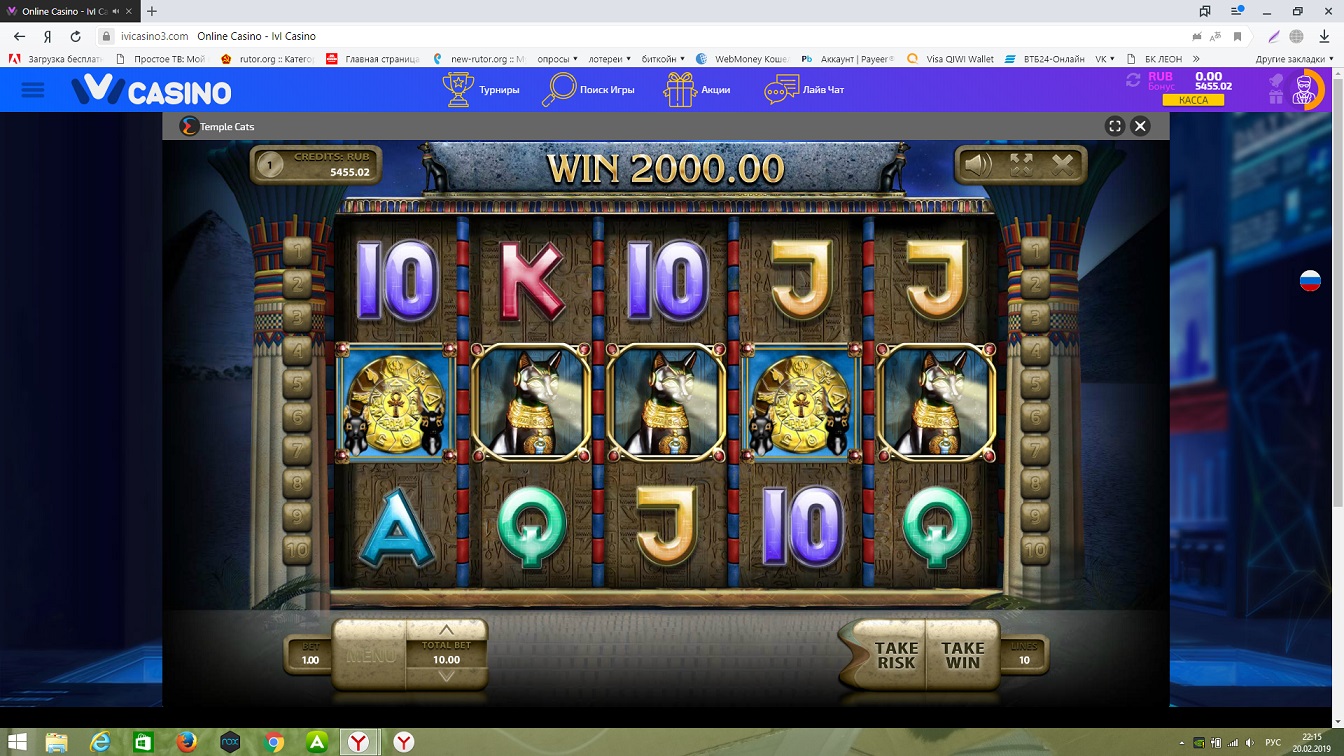Image resolution: width=1344 pixels, height=756 pixels.
Task: Decrease total bet with the down arrow
Action: tap(446, 677)
